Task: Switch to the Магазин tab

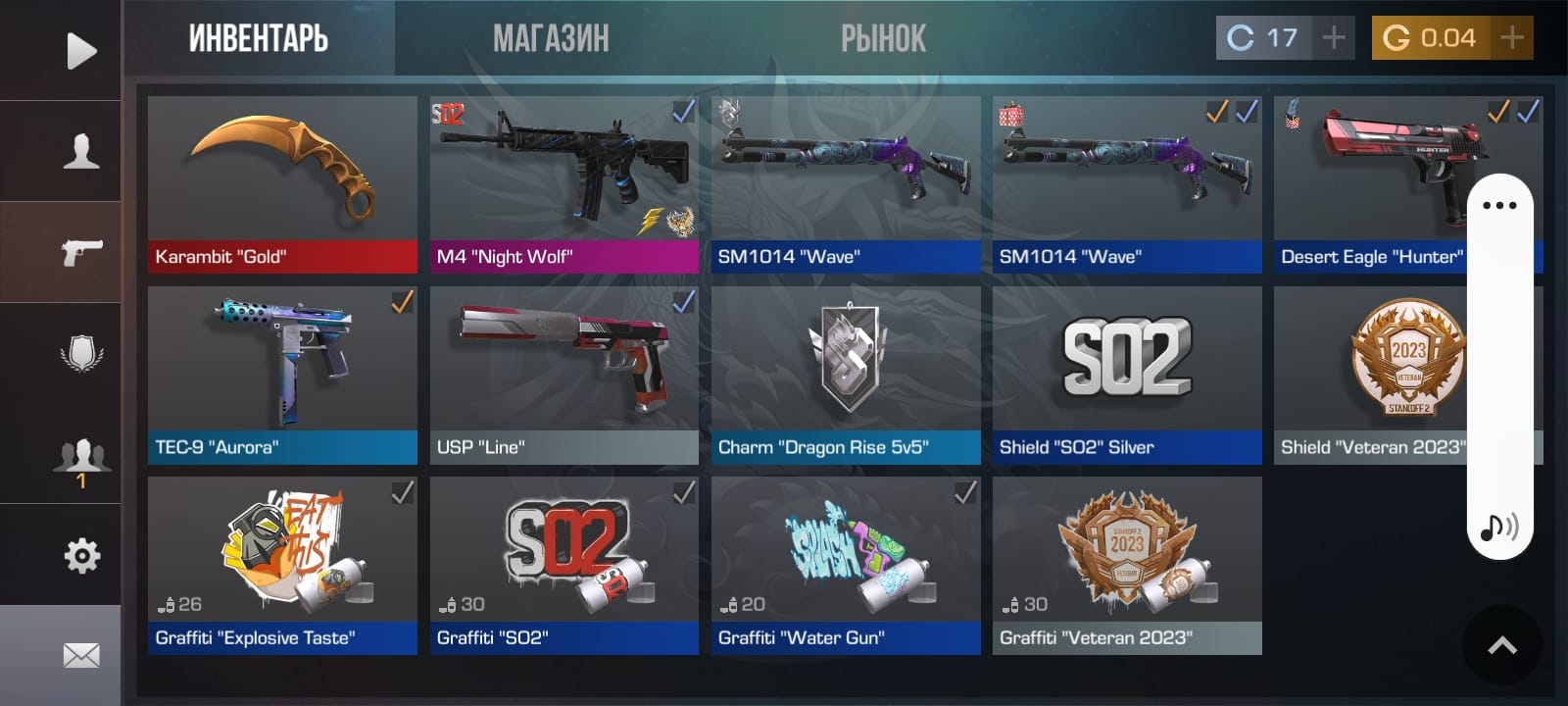Action: click(551, 39)
